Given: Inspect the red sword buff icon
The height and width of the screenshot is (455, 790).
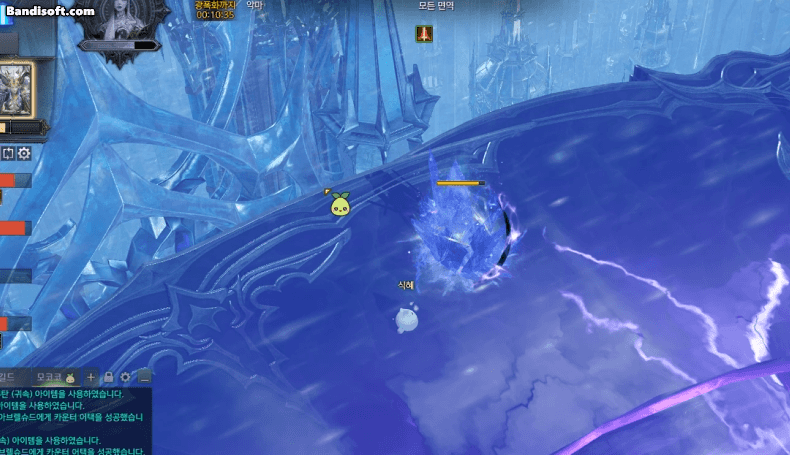Looking at the screenshot, I should (424, 34).
